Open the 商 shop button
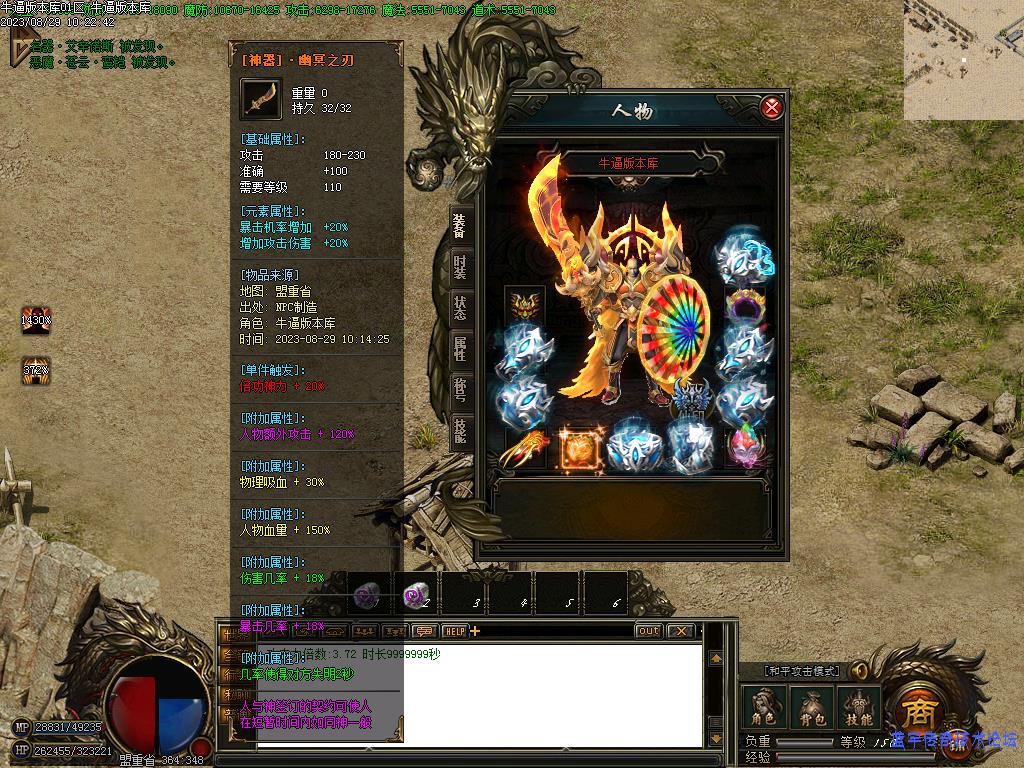The height and width of the screenshot is (768, 1024). [916, 710]
